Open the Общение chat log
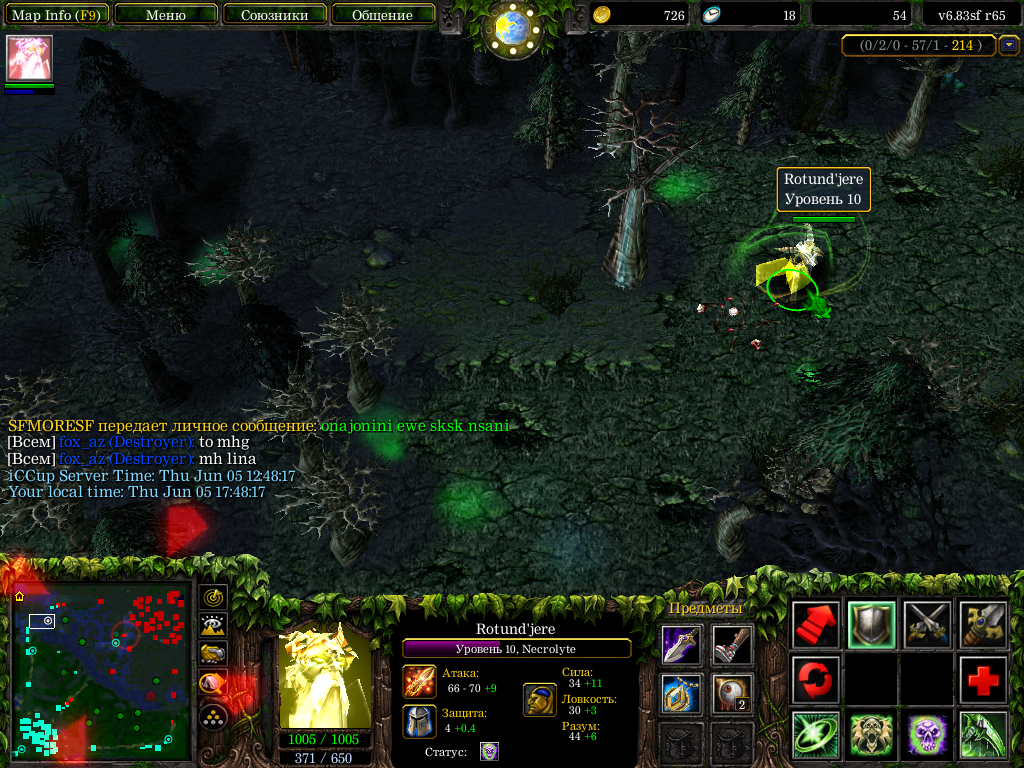Viewport: 1024px width, 768px height. pos(383,15)
